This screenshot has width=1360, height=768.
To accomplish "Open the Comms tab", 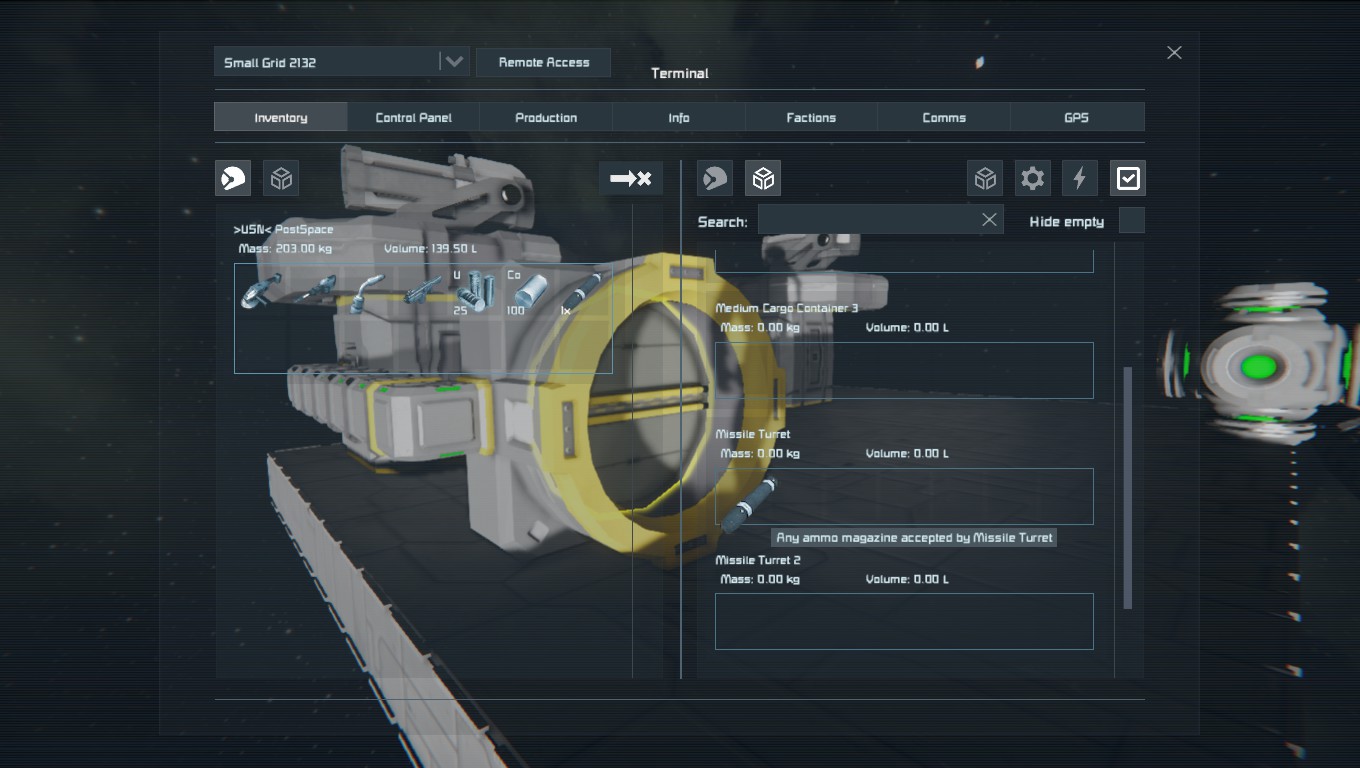I will click(944, 117).
